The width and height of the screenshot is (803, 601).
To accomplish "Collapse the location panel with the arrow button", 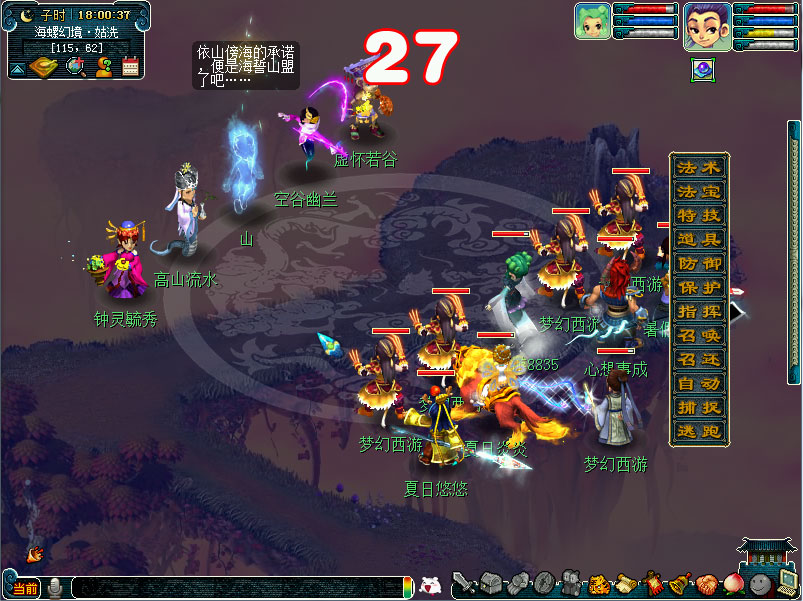I will (x=17, y=69).
